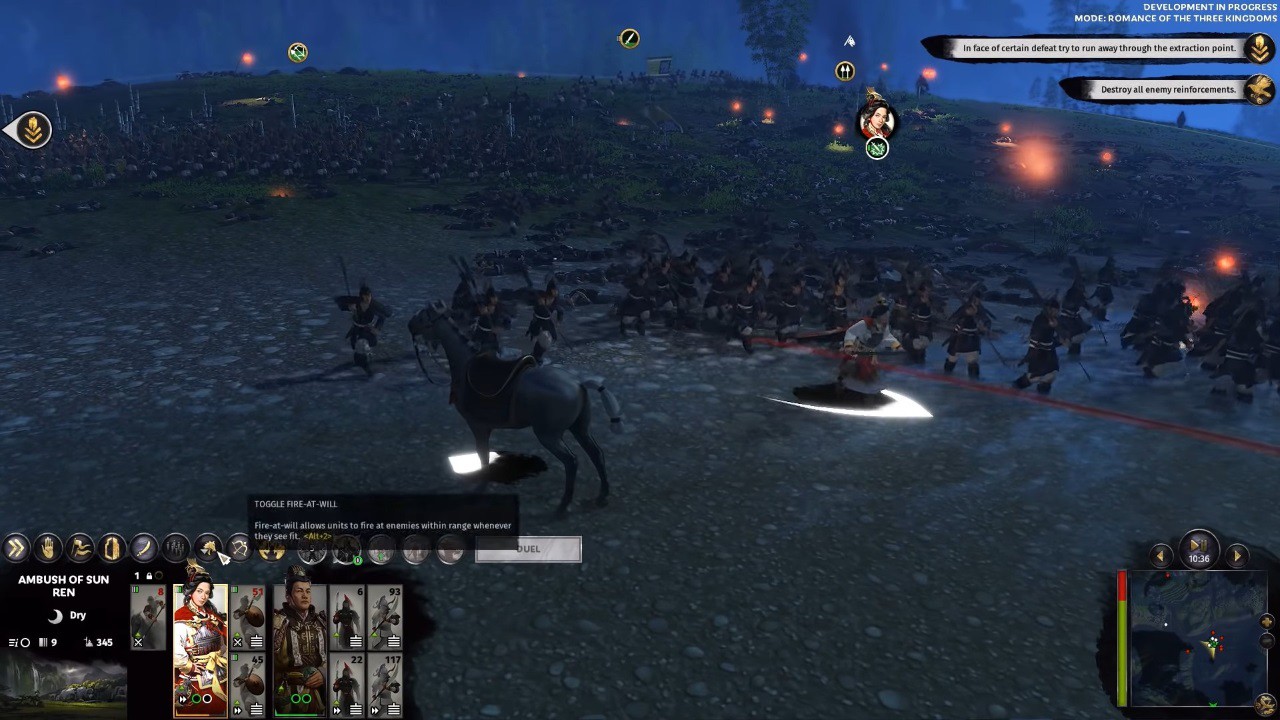Toggle fire-at-will for selected units
The width and height of the screenshot is (1280, 720).
click(208, 548)
